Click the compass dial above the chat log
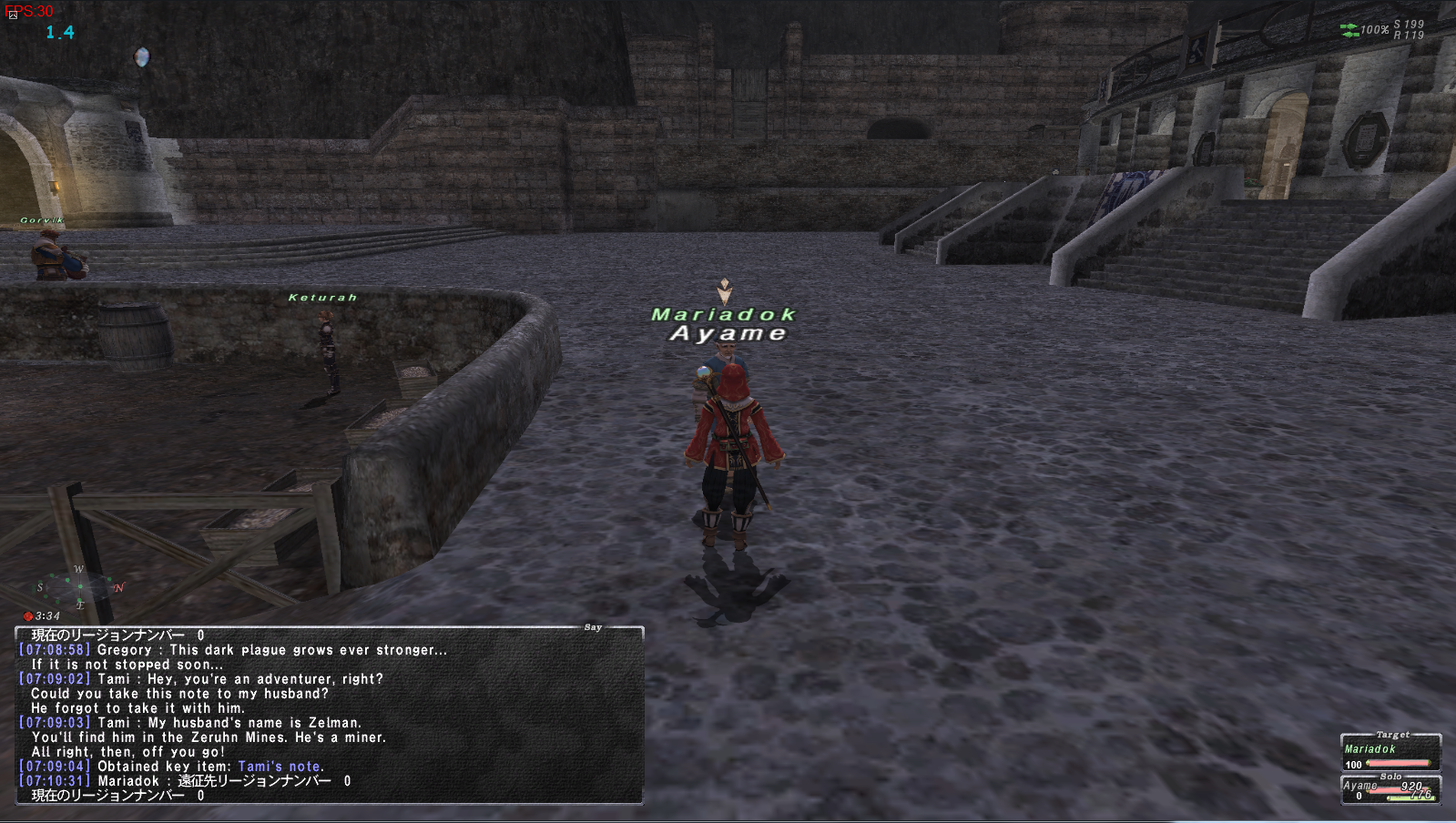The height and width of the screenshot is (823, 1456). pyautogui.click(x=79, y=587)
